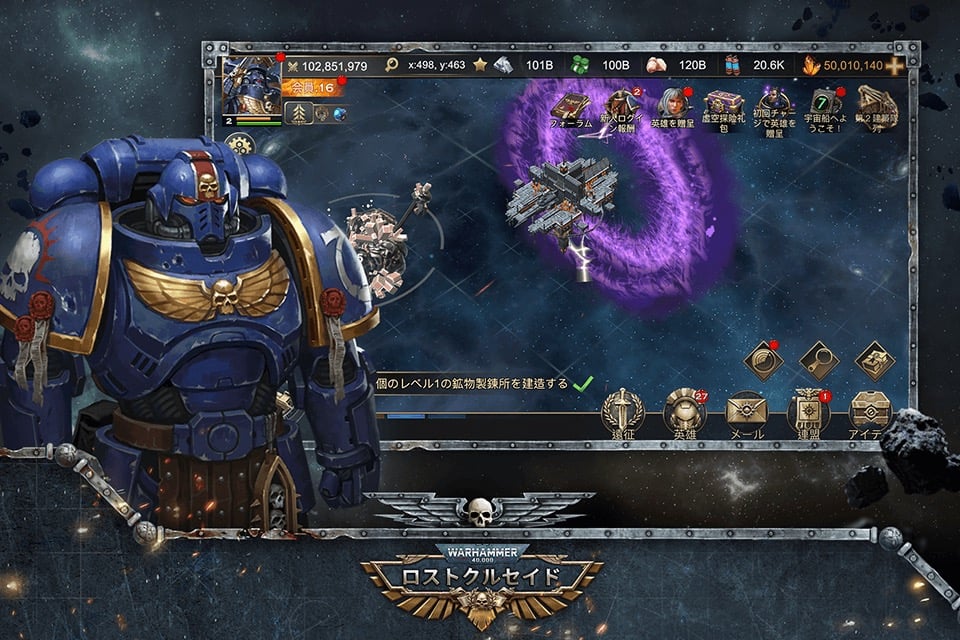Open the building blocks diamond button
Viewport: 960px width, 640px height.
click(874, 360)
